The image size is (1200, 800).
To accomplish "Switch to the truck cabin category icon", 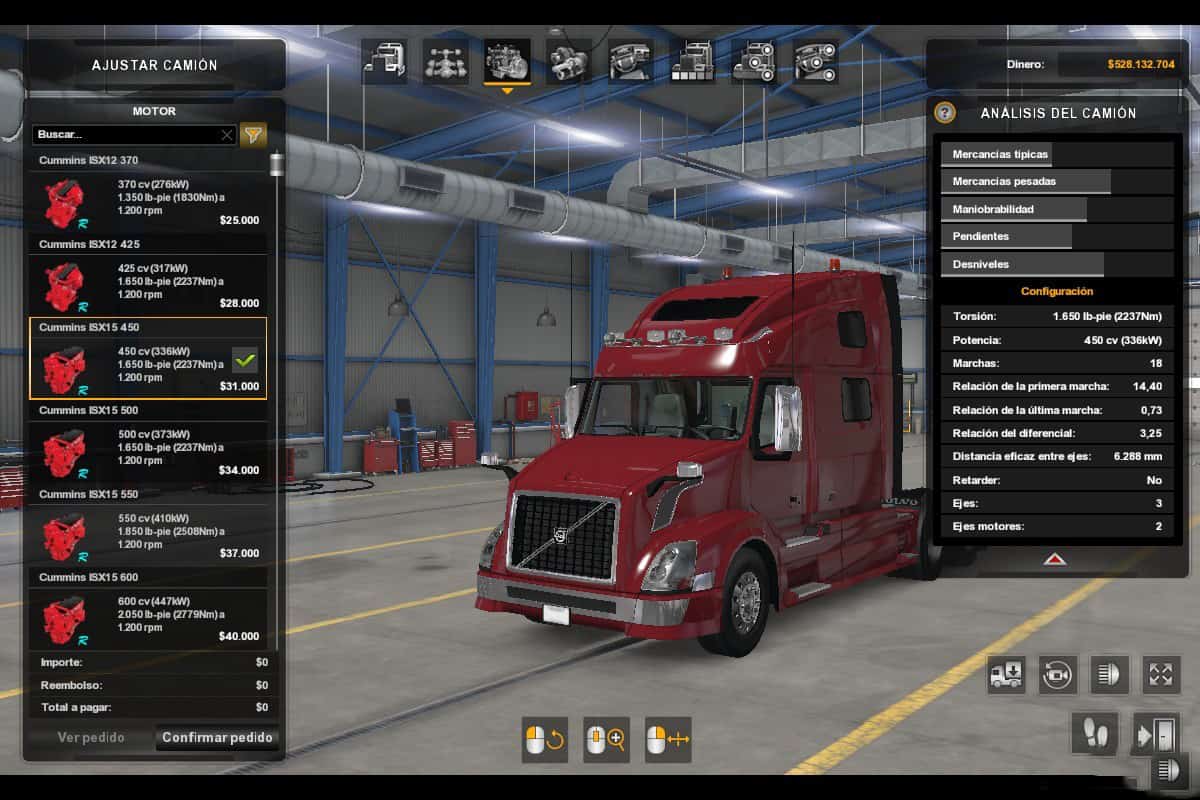I will click(385, 62).
